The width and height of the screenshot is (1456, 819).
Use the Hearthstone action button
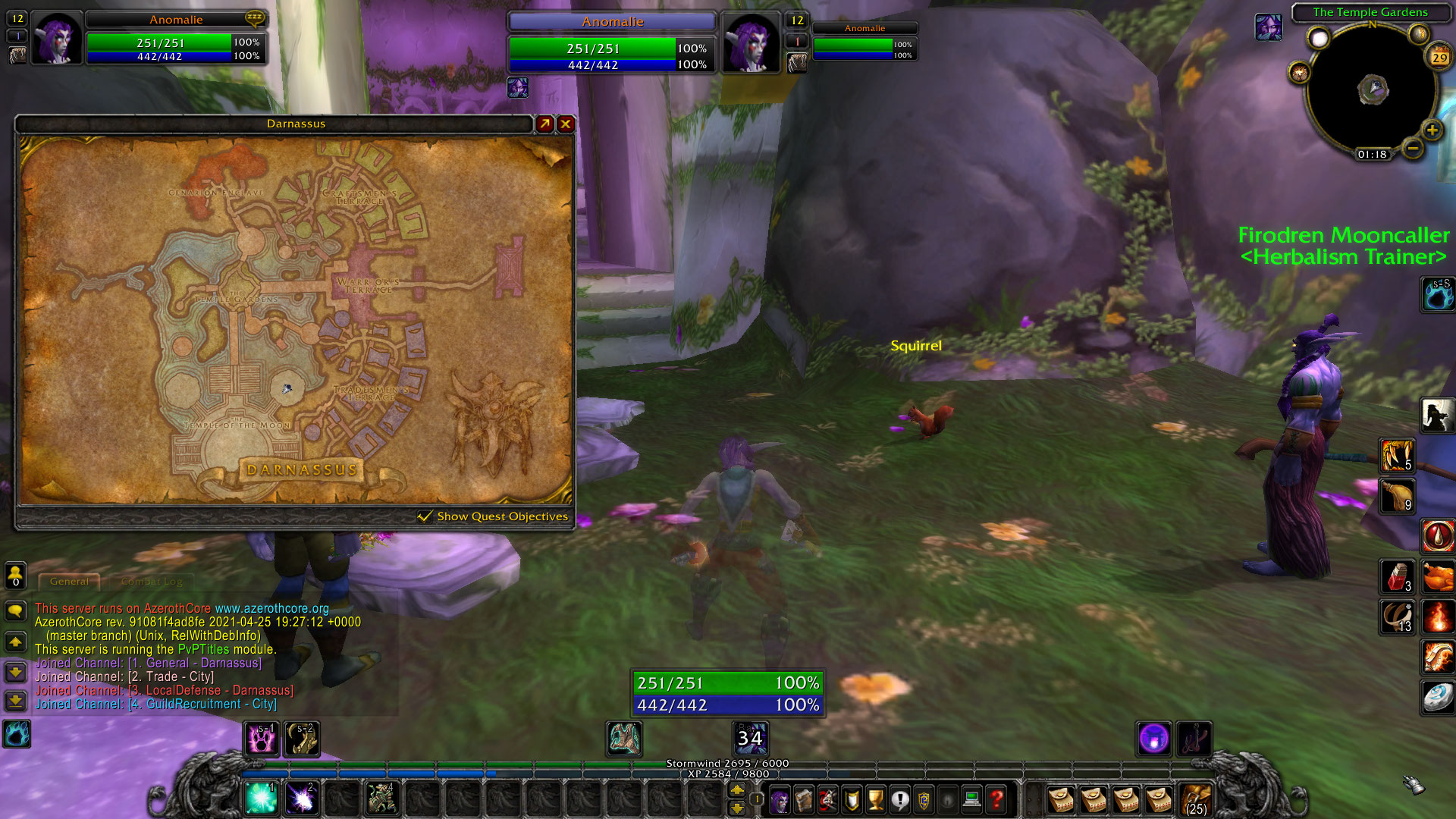1436,699
